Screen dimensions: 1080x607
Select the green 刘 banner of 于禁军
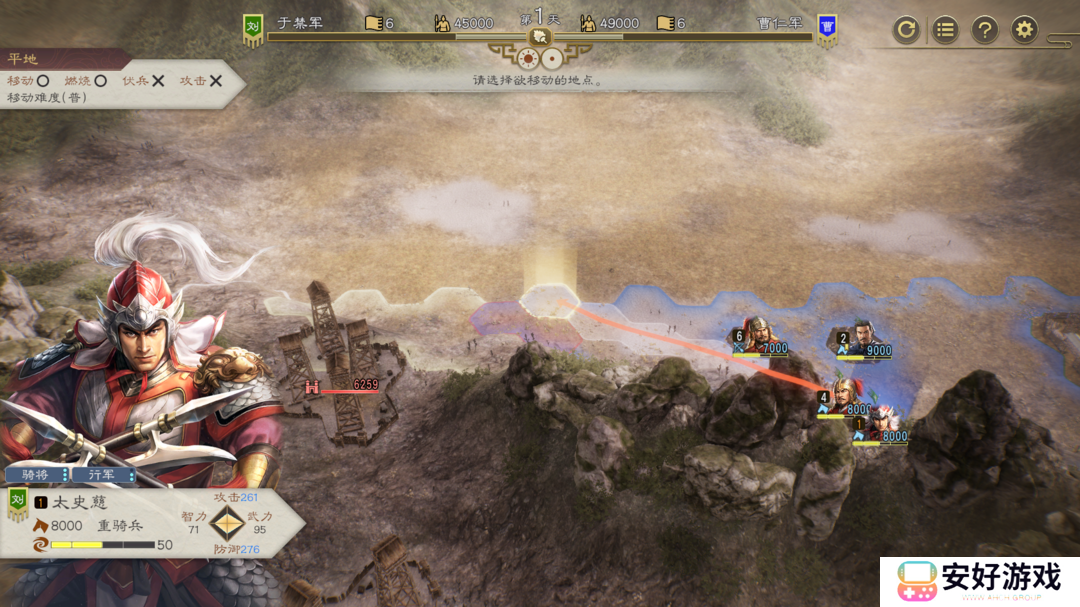pyautogui.click(x=253, y=29)
